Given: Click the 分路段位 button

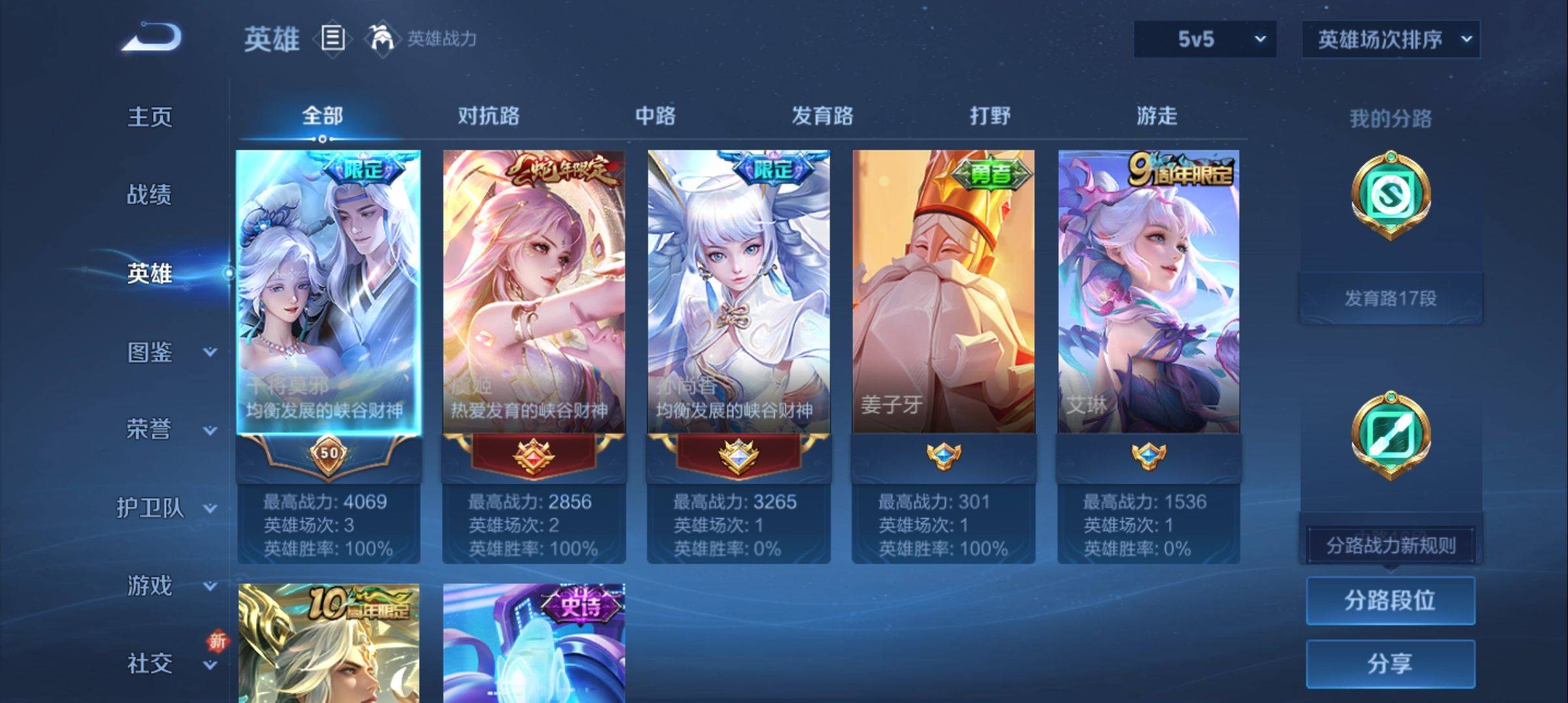Looking at the screenshot, I should (1390, 600).
